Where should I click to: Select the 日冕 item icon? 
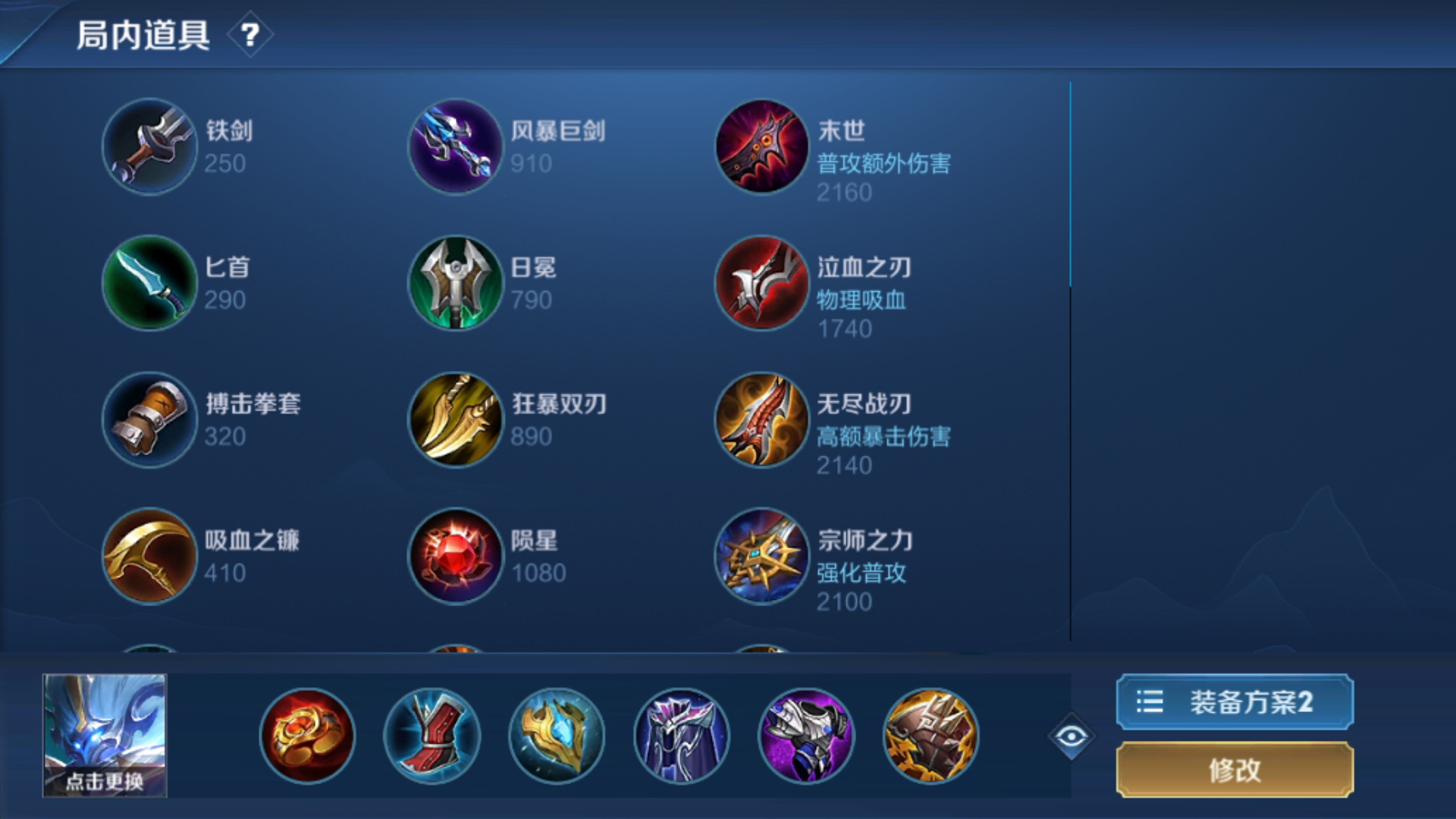click(x=455, y=284)
